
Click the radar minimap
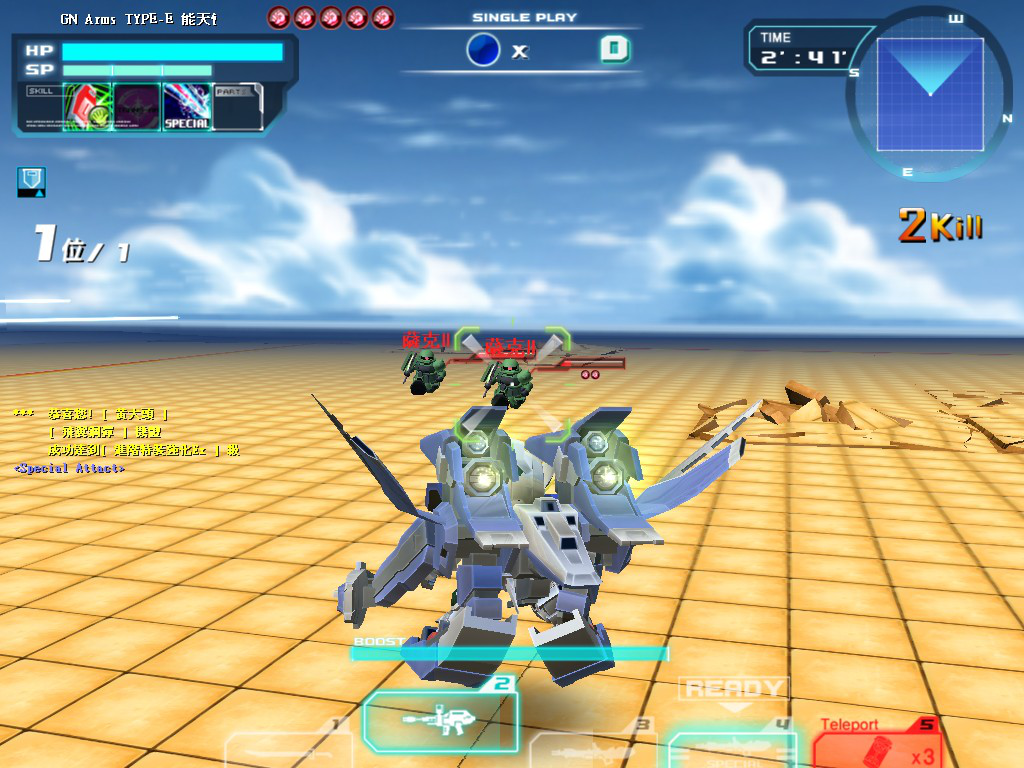coord(930,94)
